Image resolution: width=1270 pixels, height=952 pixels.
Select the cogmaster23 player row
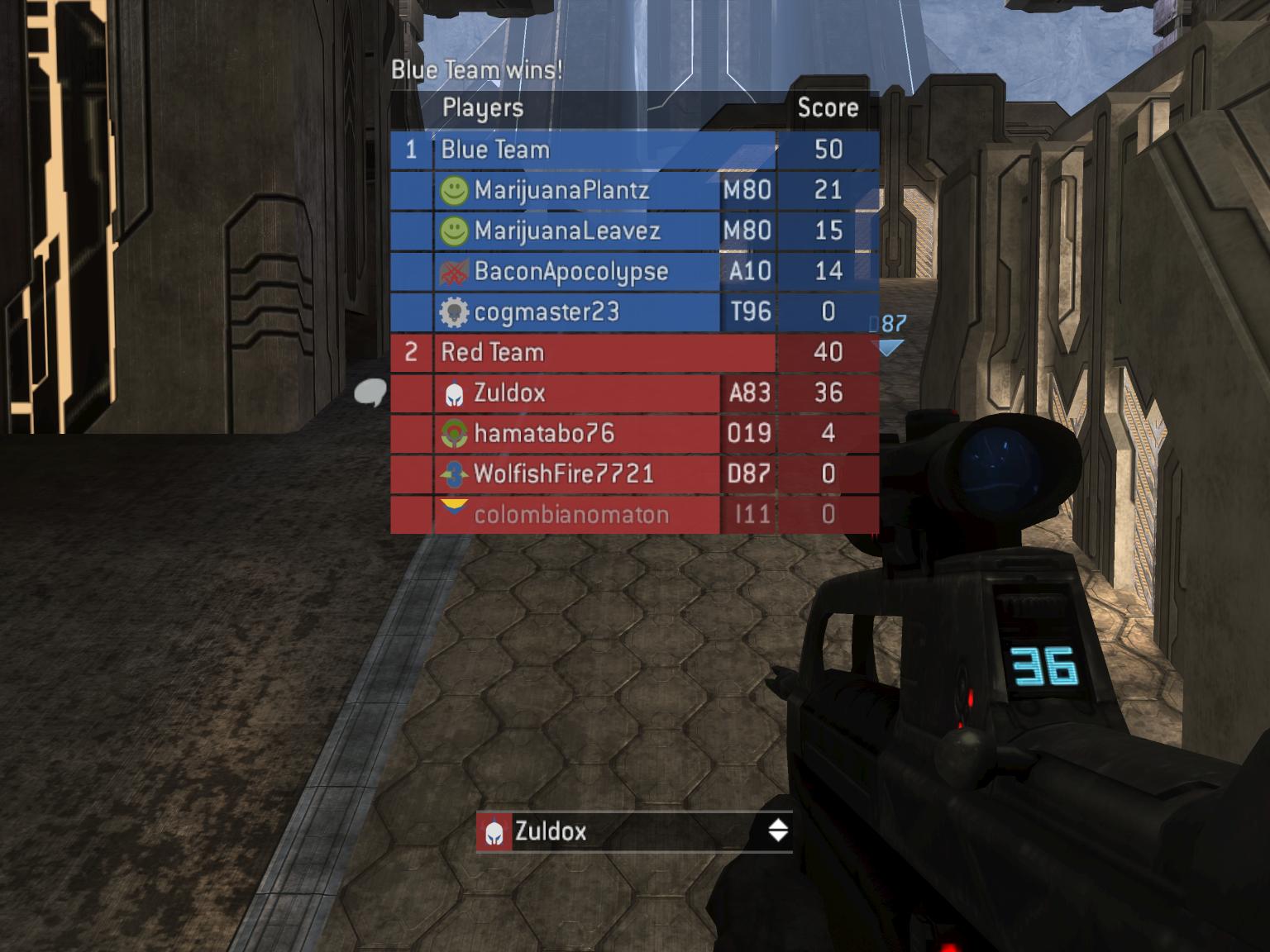point(546,312)
